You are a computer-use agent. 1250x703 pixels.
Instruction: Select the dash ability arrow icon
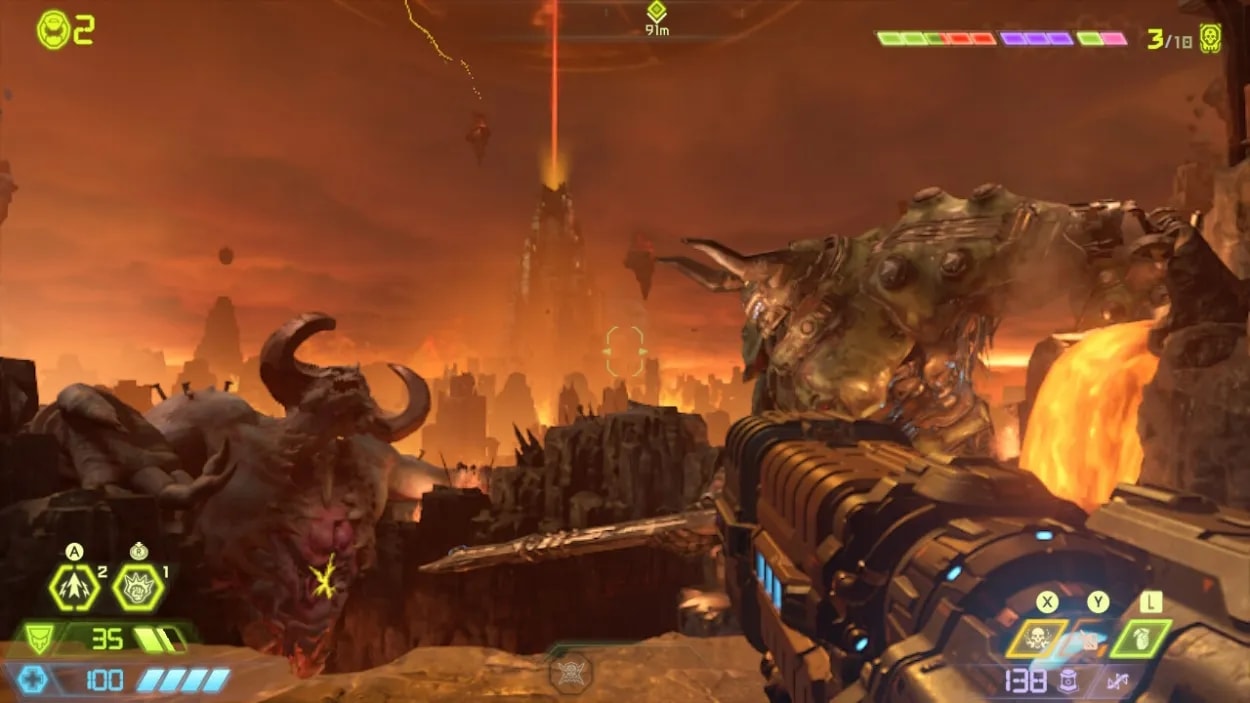(74, 588)
